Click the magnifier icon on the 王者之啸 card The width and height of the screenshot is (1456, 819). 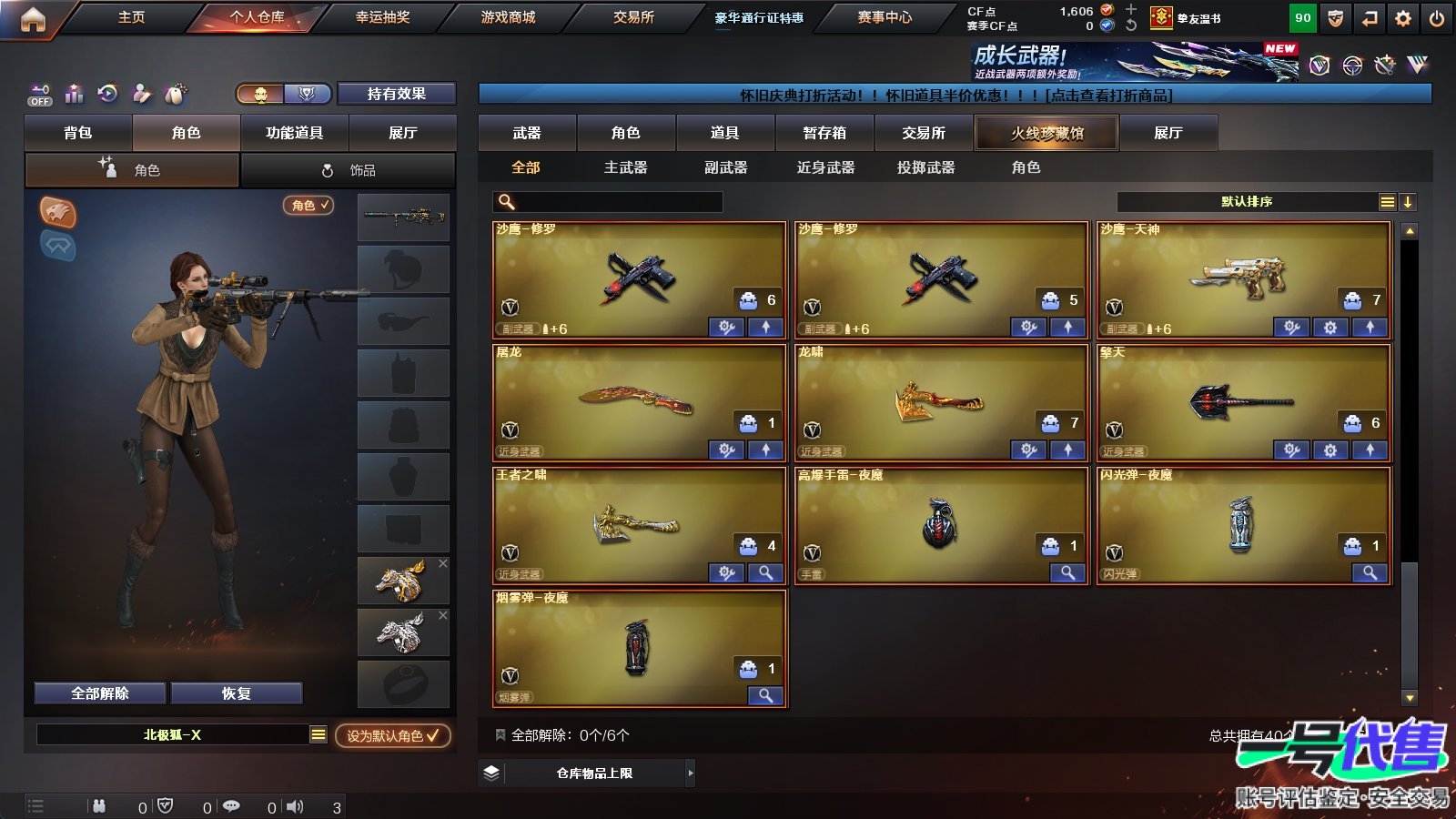click(x=765, y=572)
